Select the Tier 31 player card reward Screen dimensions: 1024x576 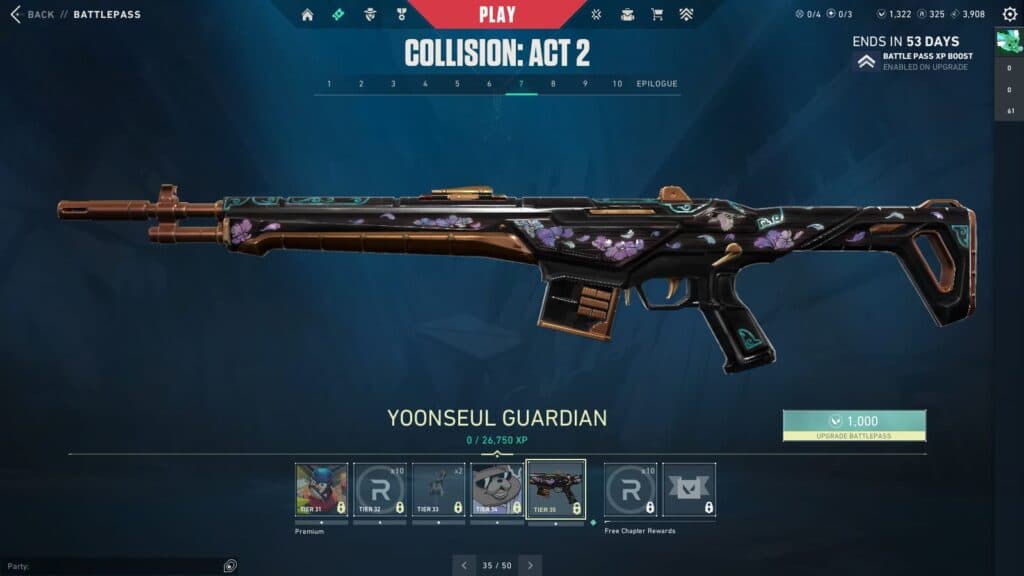322,489
